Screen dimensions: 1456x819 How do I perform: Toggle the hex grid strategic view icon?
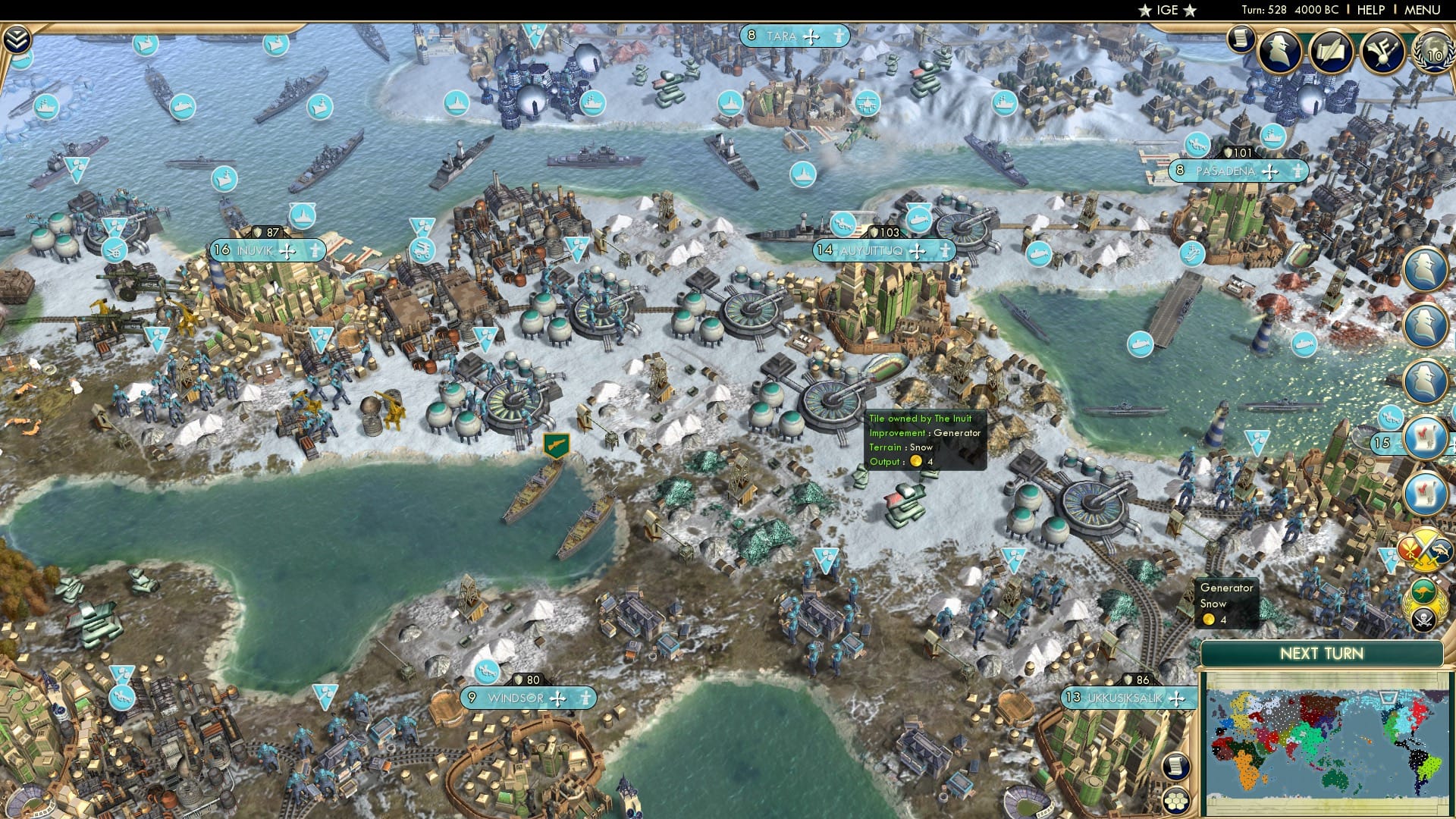click(1177, 800)
